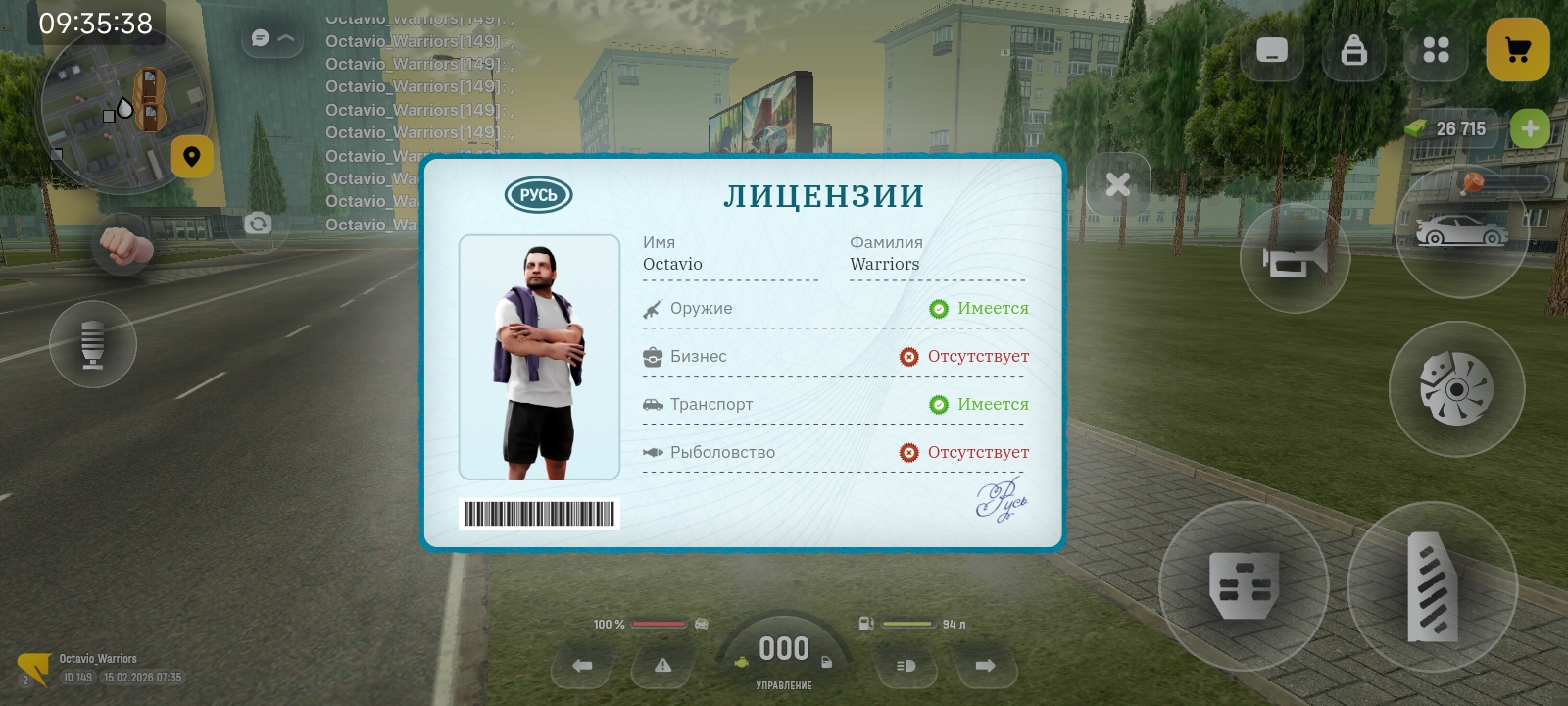Tap the brake pedal button
This screenshot has height=706, width=1568.
tap(1244, 586)
